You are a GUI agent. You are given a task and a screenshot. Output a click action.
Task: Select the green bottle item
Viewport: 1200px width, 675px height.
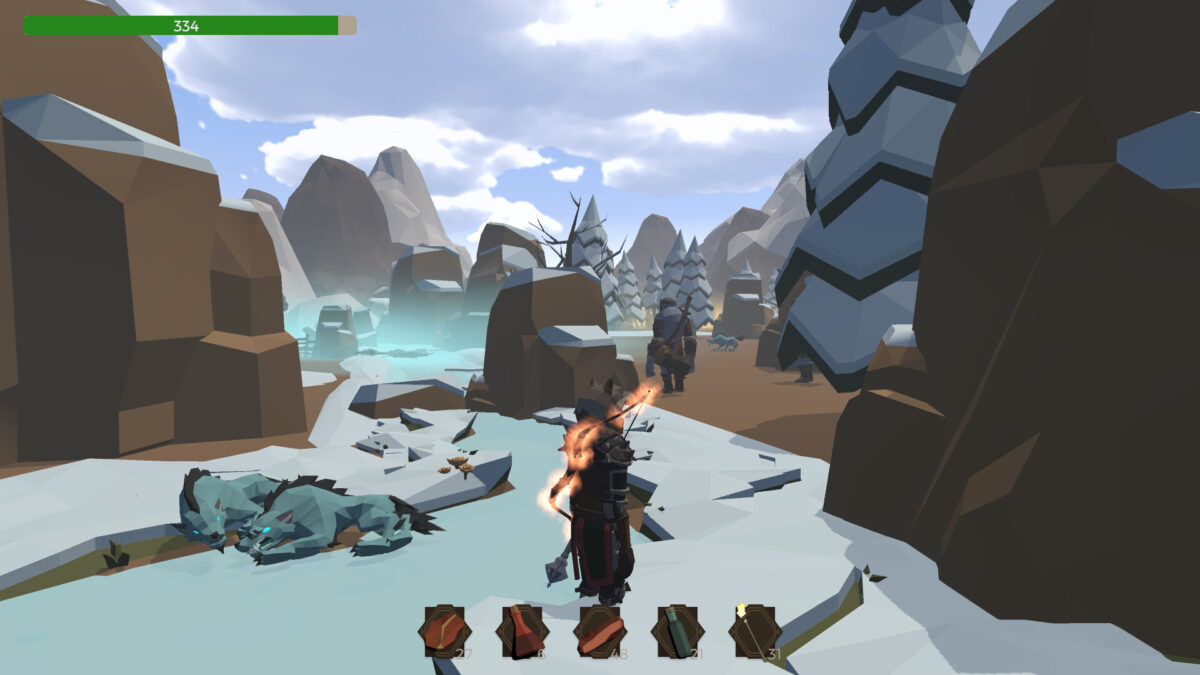pyautogui.click(x=677, y=632)
